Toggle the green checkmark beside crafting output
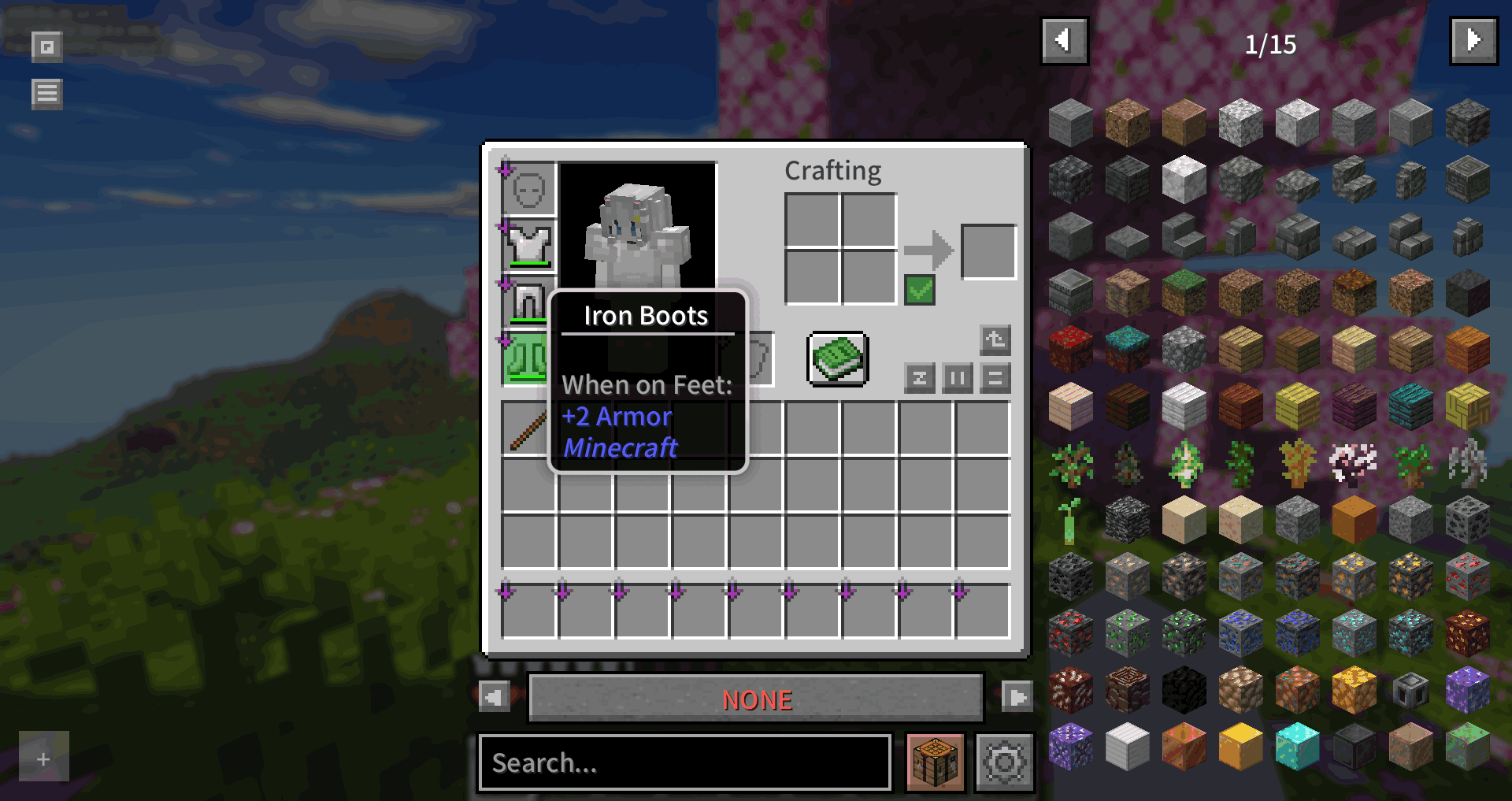The image size is (1512, 801). pos(920,291)
